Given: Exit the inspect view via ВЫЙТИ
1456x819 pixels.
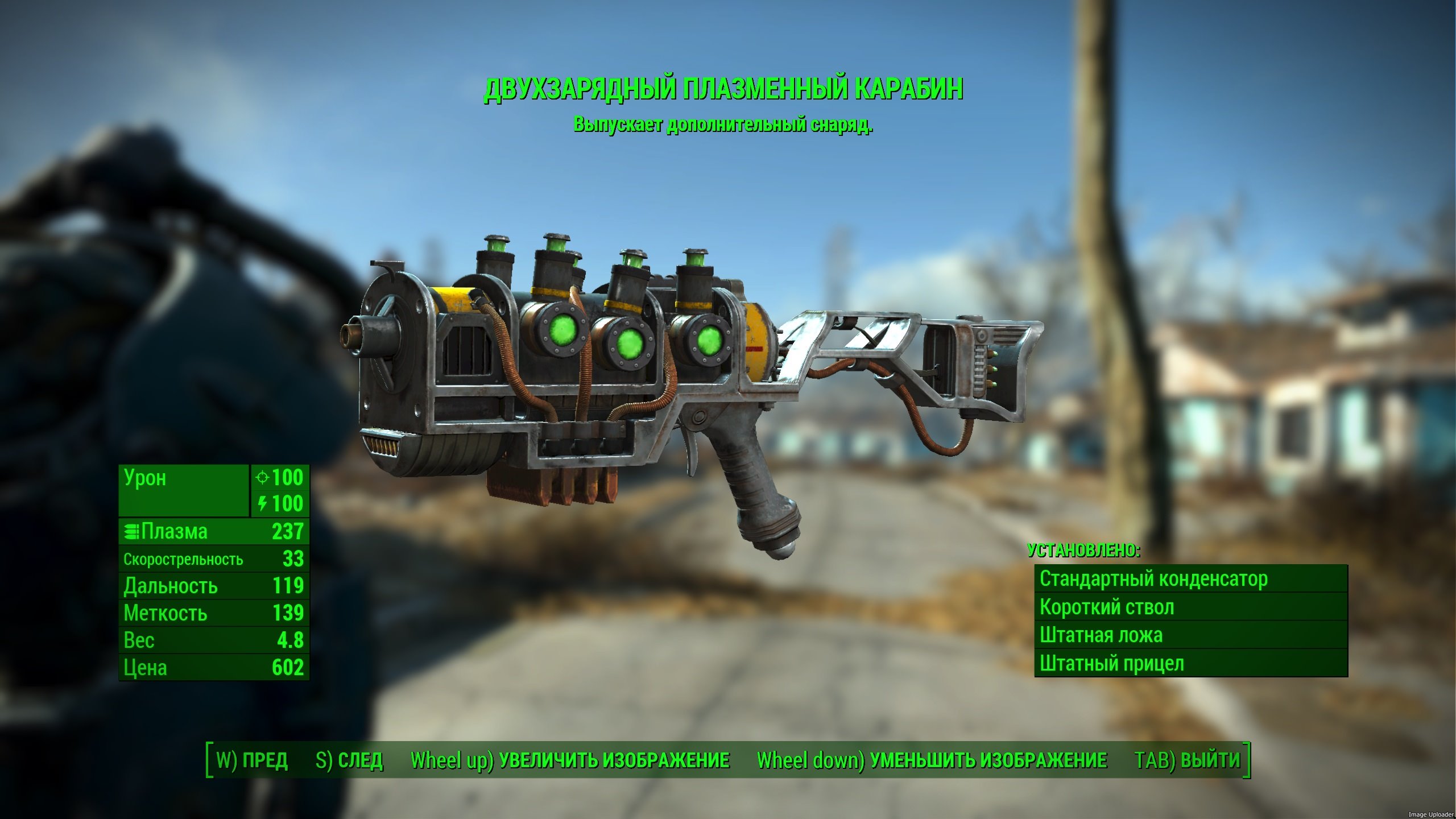Looking at the screenshot, I should (1187, 760).
